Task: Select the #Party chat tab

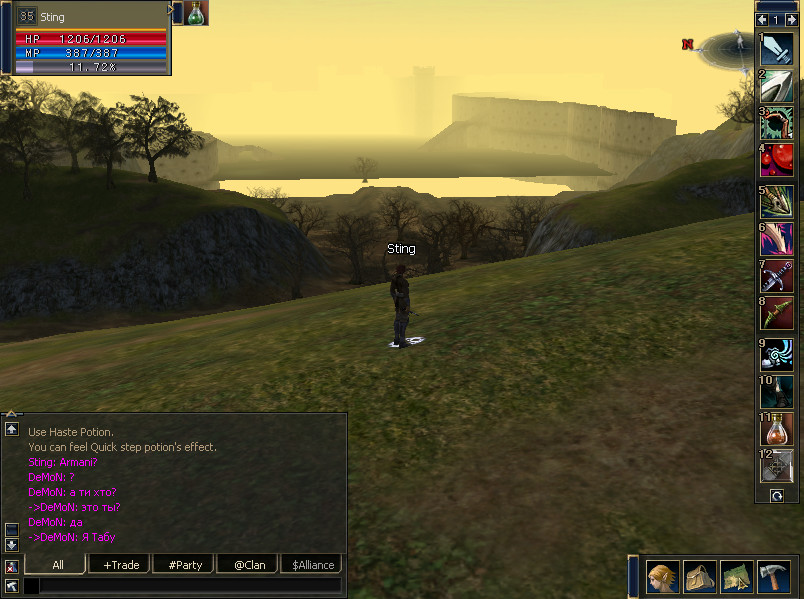Action: pyautogui.click(x=185, y=565)
